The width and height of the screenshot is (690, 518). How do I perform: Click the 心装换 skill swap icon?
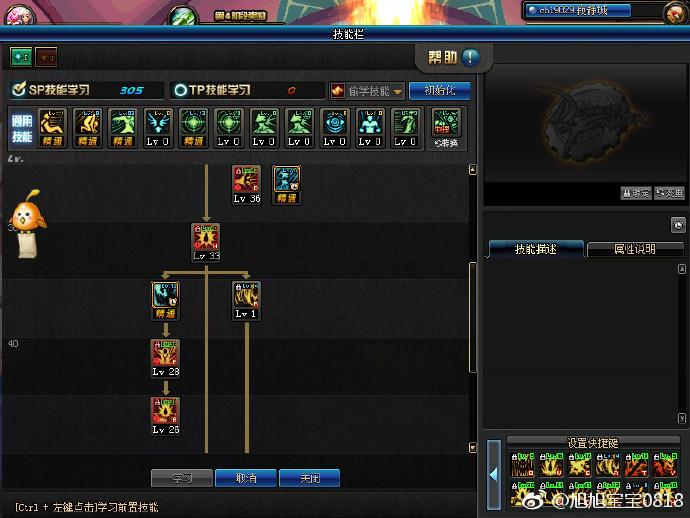click(446, 128)
